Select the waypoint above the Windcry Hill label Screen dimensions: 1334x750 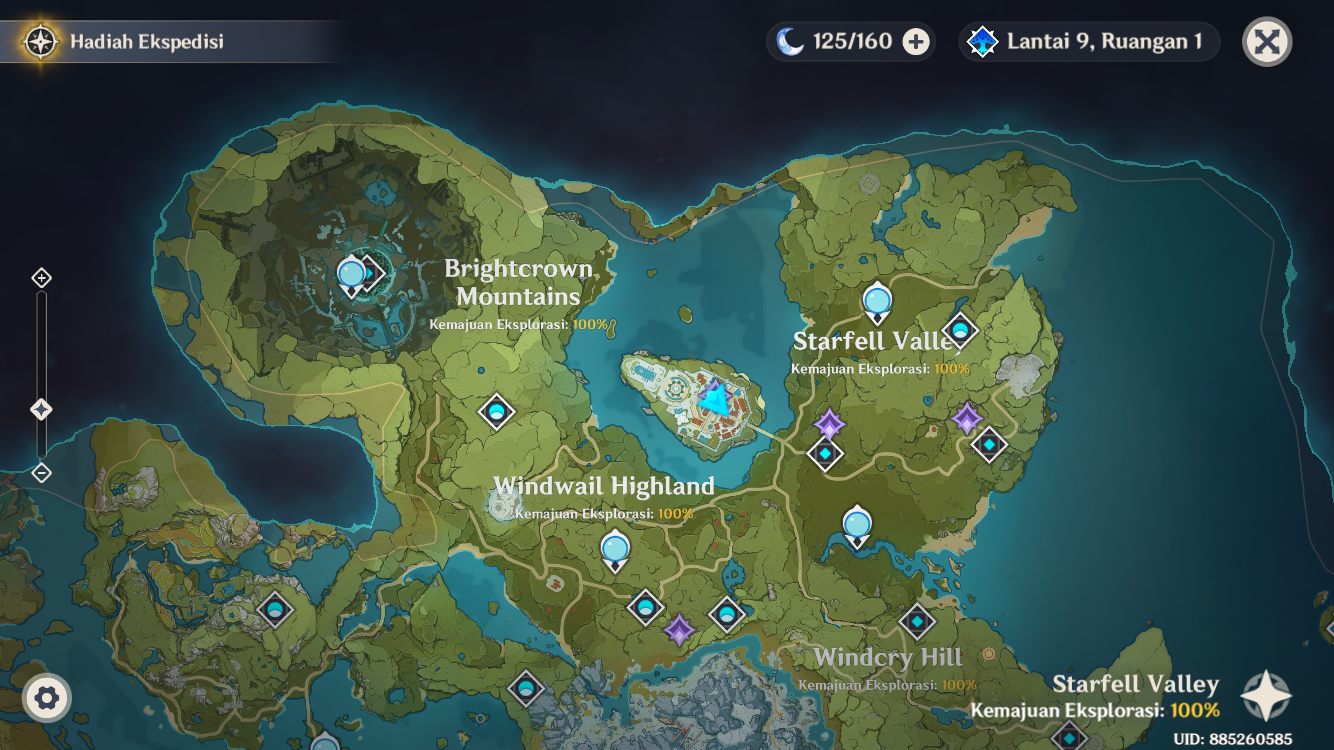pos(917,622)
